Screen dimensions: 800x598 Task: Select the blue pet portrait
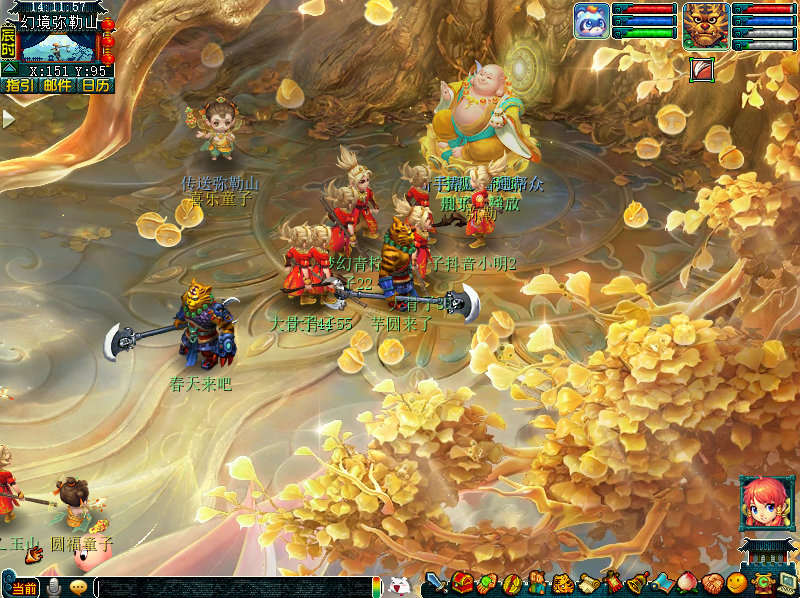coord(591,21)
